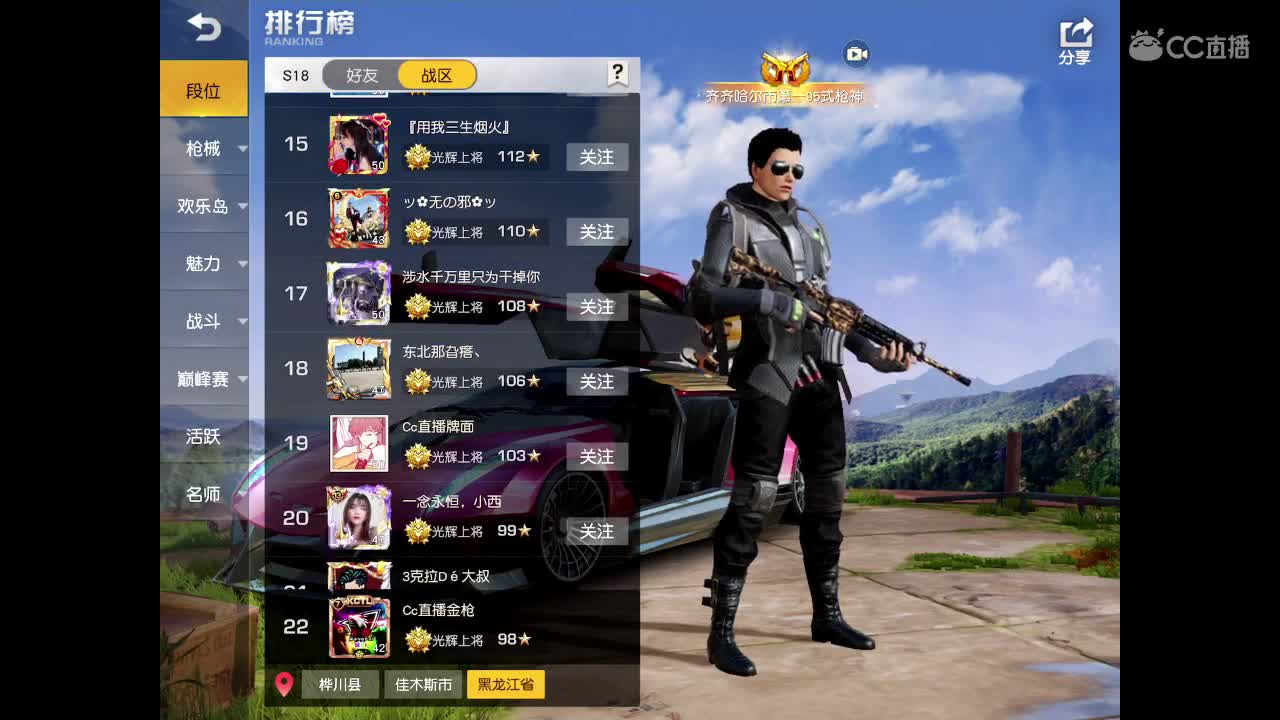Expand the 巅峰赛 category dropdown
The image size is (1280, 720).
pos(203,379)
